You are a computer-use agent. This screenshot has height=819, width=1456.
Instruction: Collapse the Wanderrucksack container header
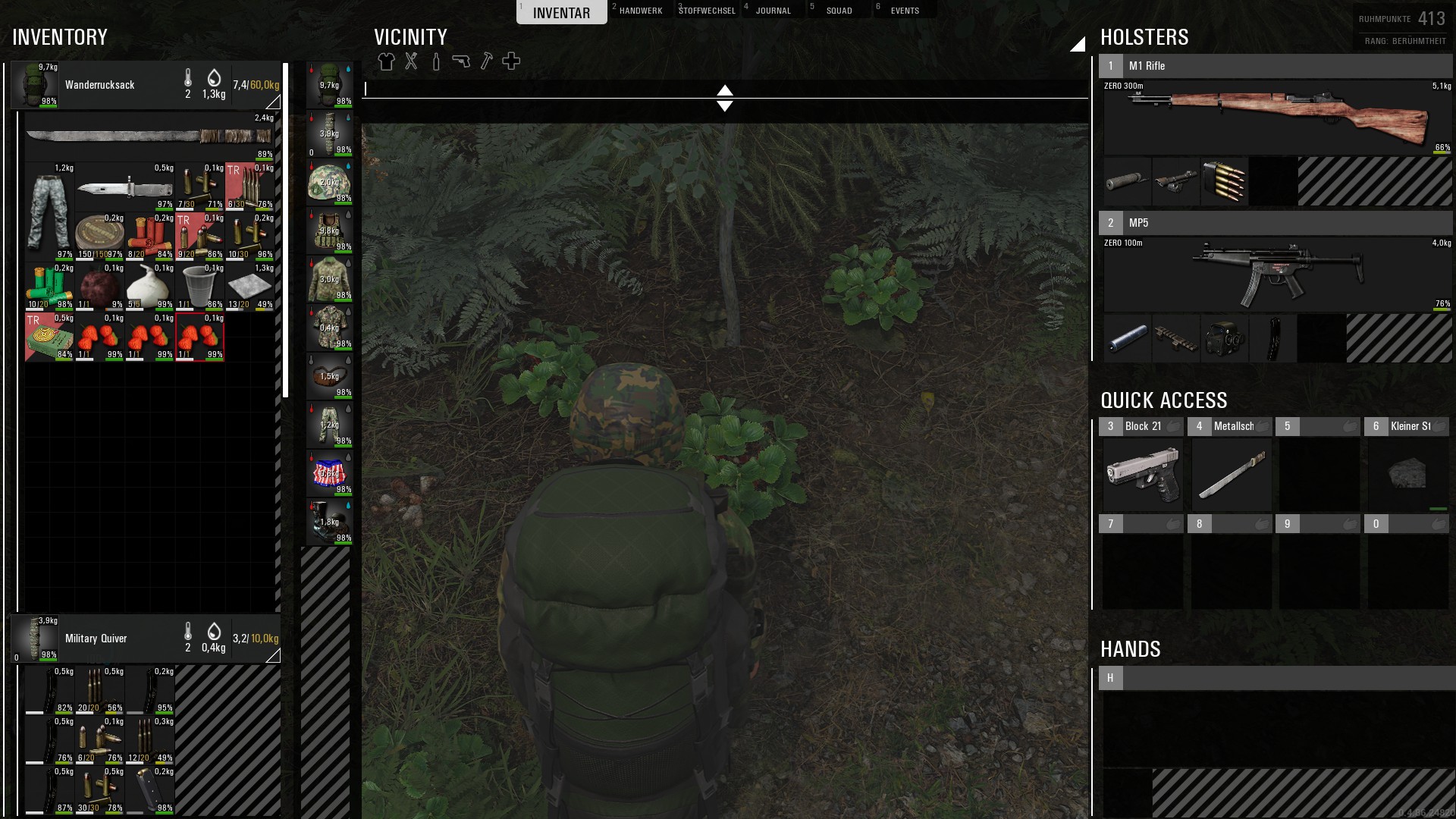coord(273,102)
